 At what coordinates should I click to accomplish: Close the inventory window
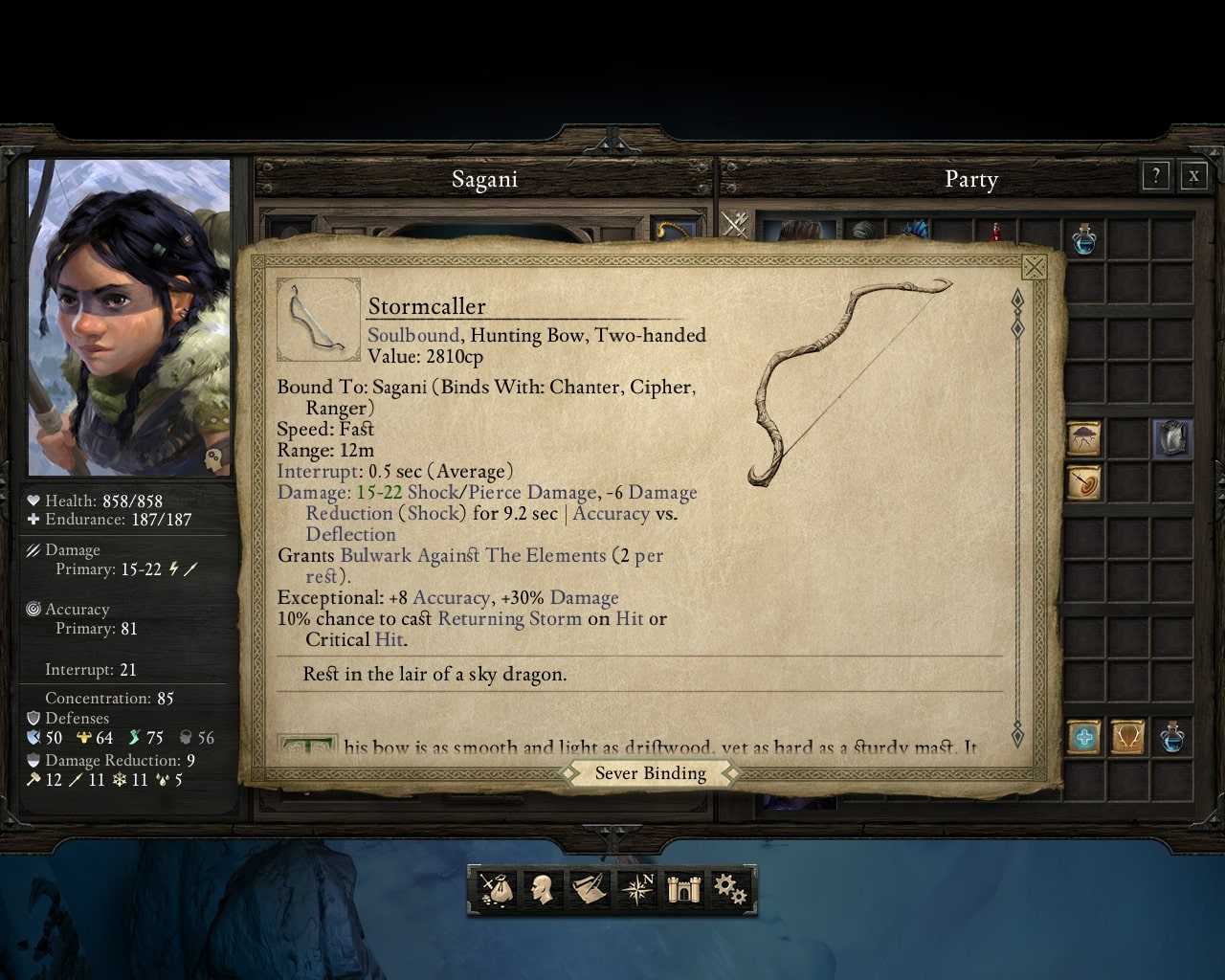pyautogui.click(x=1193, y=175)
